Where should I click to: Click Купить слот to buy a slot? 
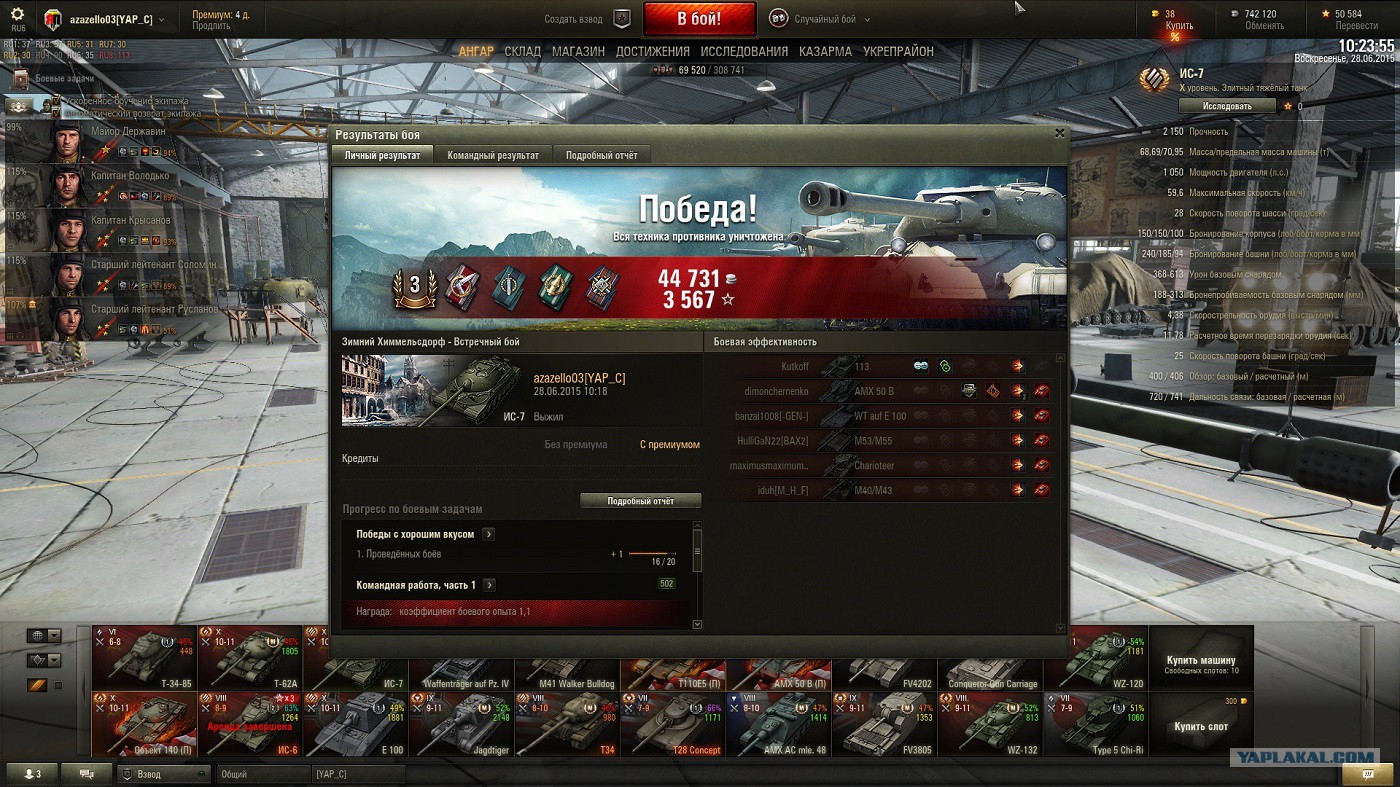(1200, 726)
